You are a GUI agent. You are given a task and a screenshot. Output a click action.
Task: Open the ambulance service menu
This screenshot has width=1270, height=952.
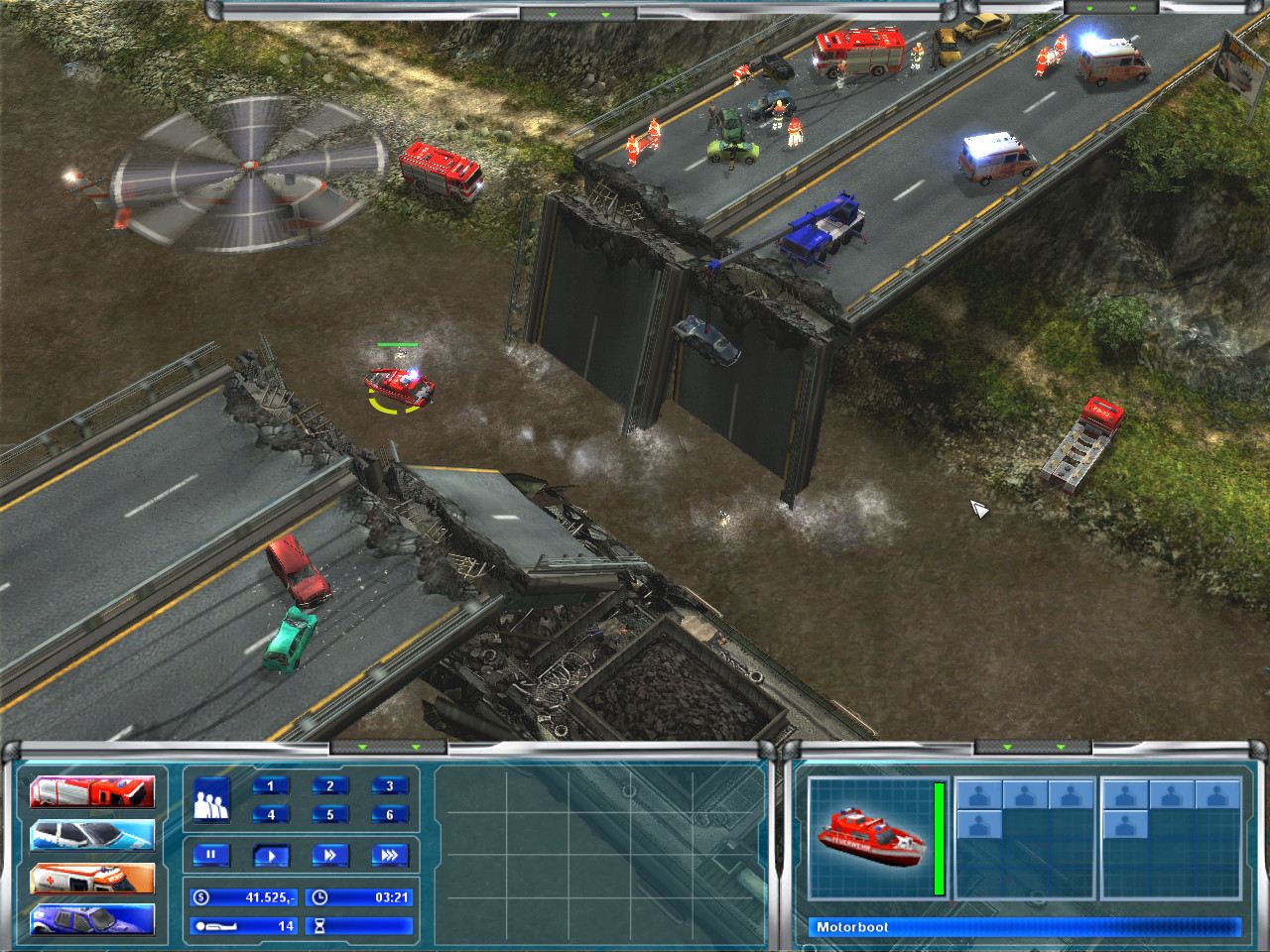coord(94,880)
